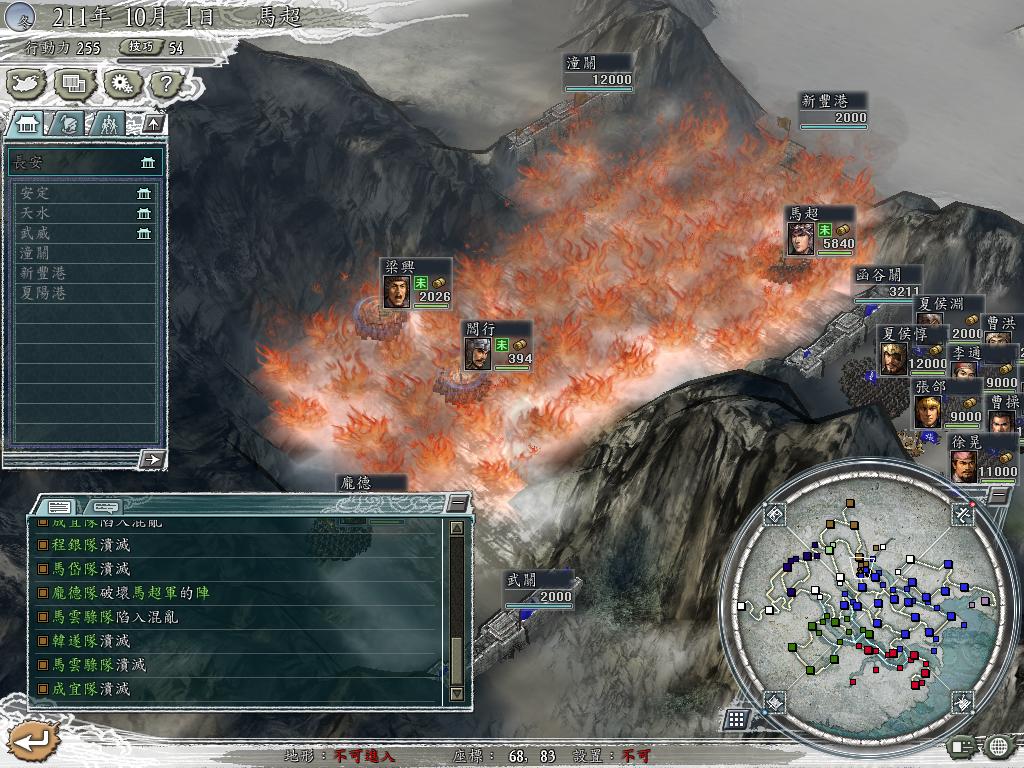Click the orange return arrow button
This screenshot has width=1024, height=768.
click(30, 740)
